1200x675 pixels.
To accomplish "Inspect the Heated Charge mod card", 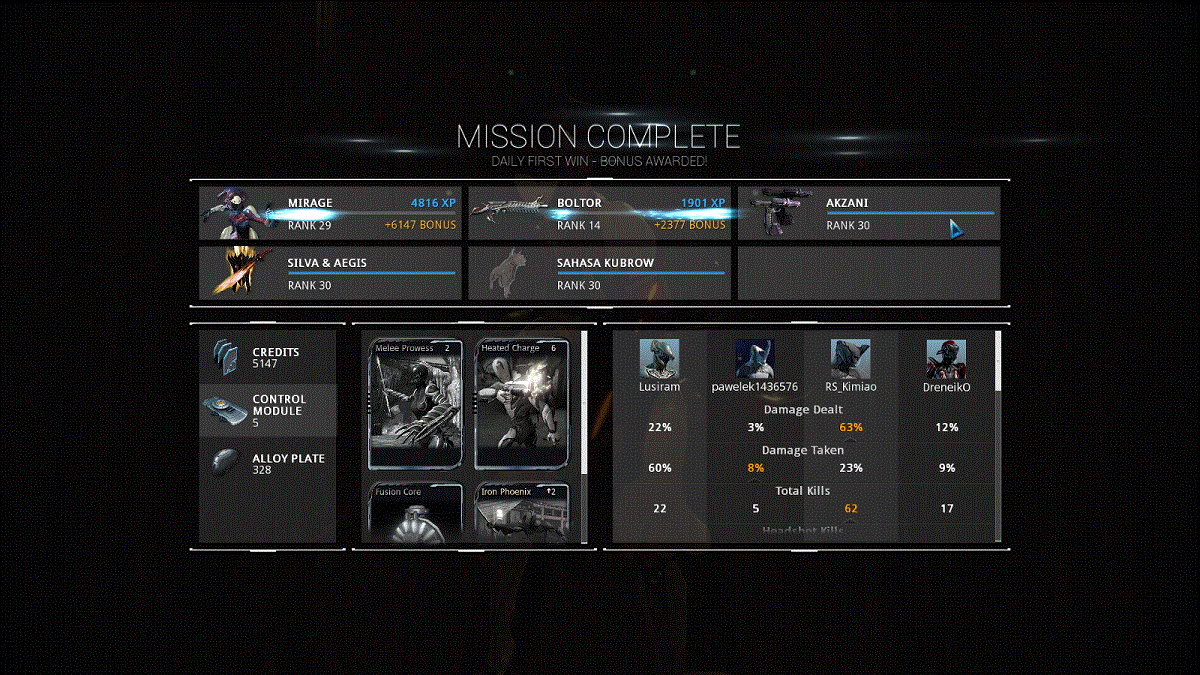I will click(x=522, y=404).
